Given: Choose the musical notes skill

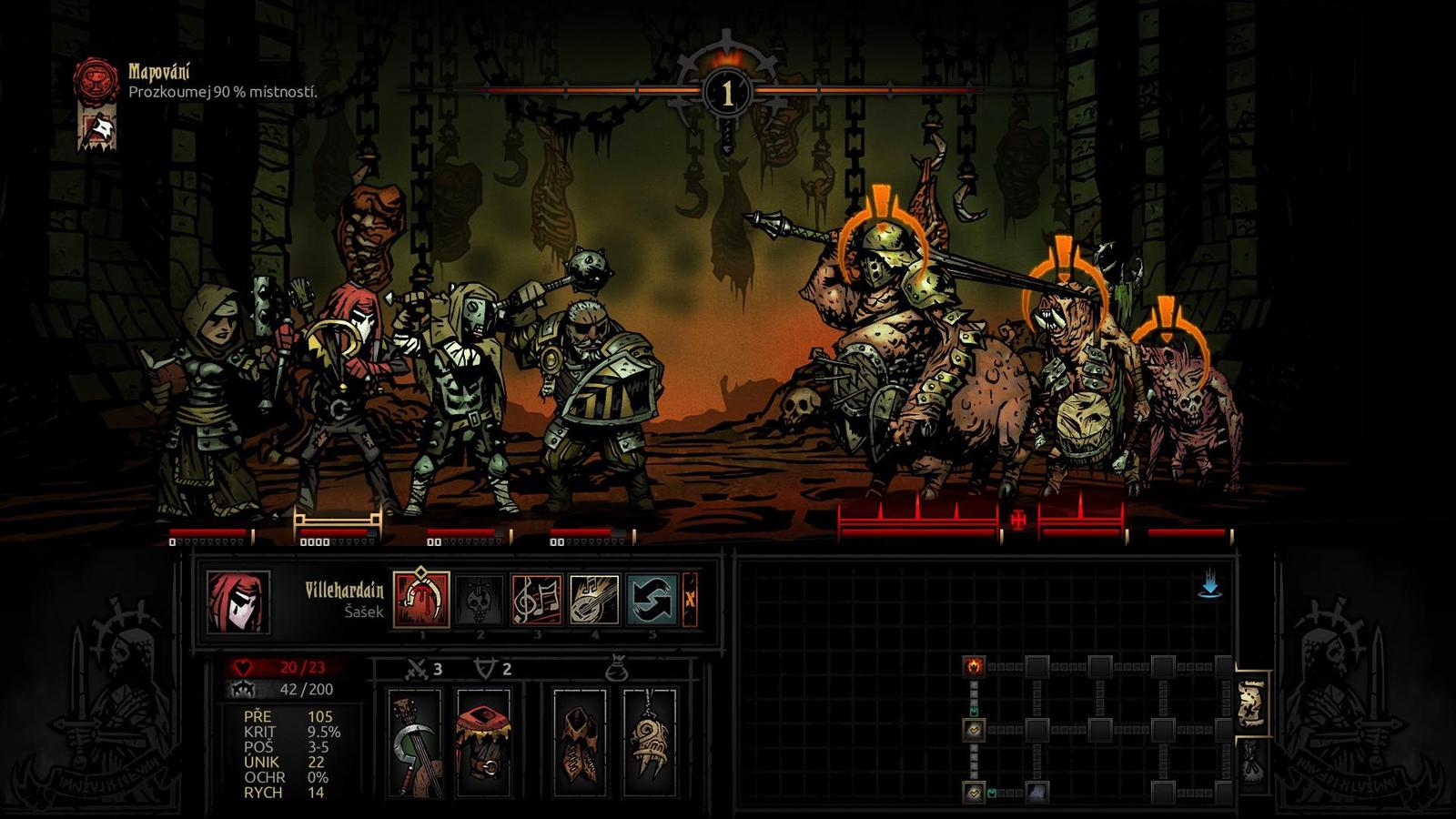Looking at the screenshot, I should click(x=537, y=600).
